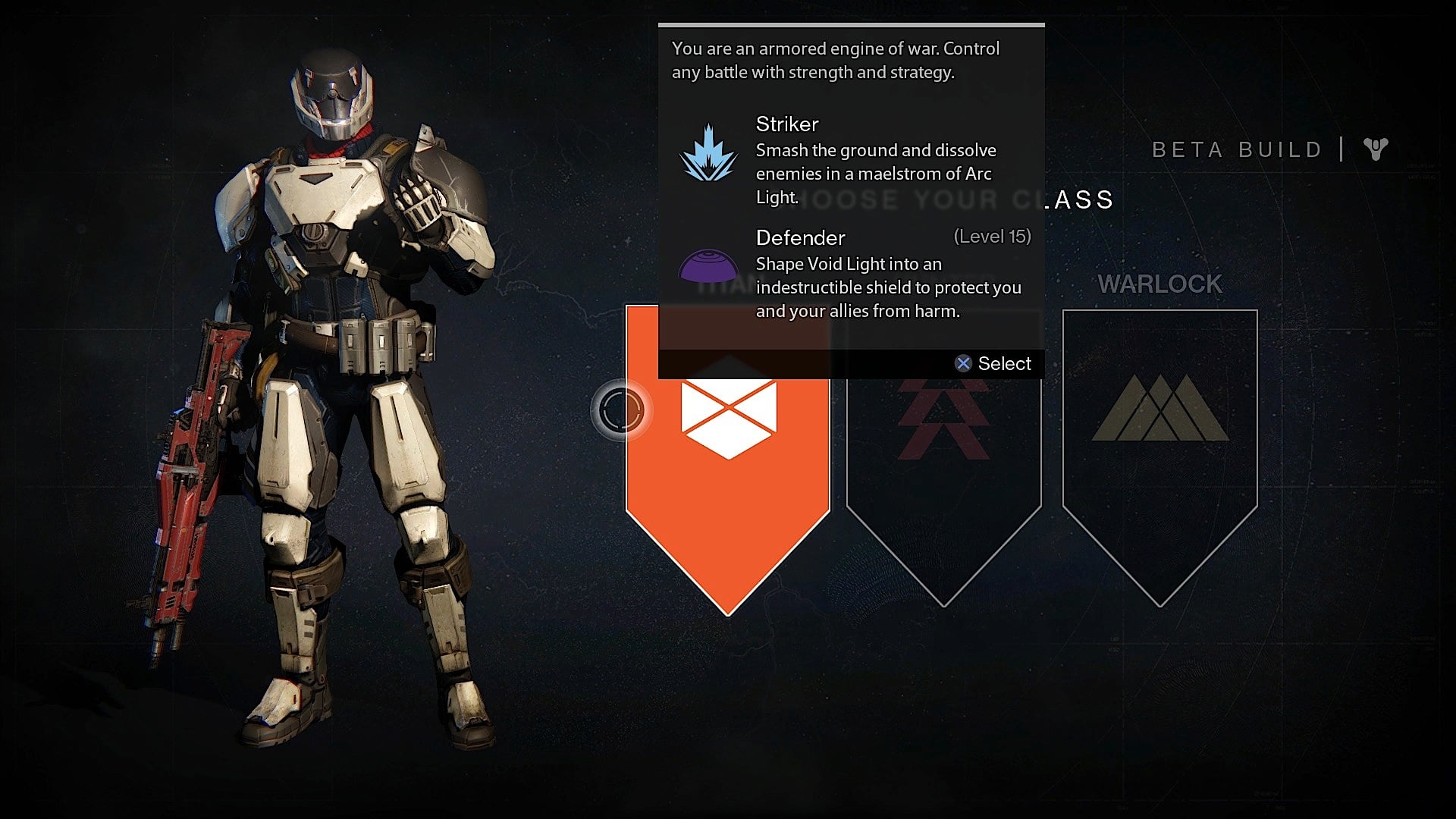This screenshot has width=1456, height=819.
Task: Click the (Level 15) requirement label
Action: pyautogui.click(x=992, y=236)
